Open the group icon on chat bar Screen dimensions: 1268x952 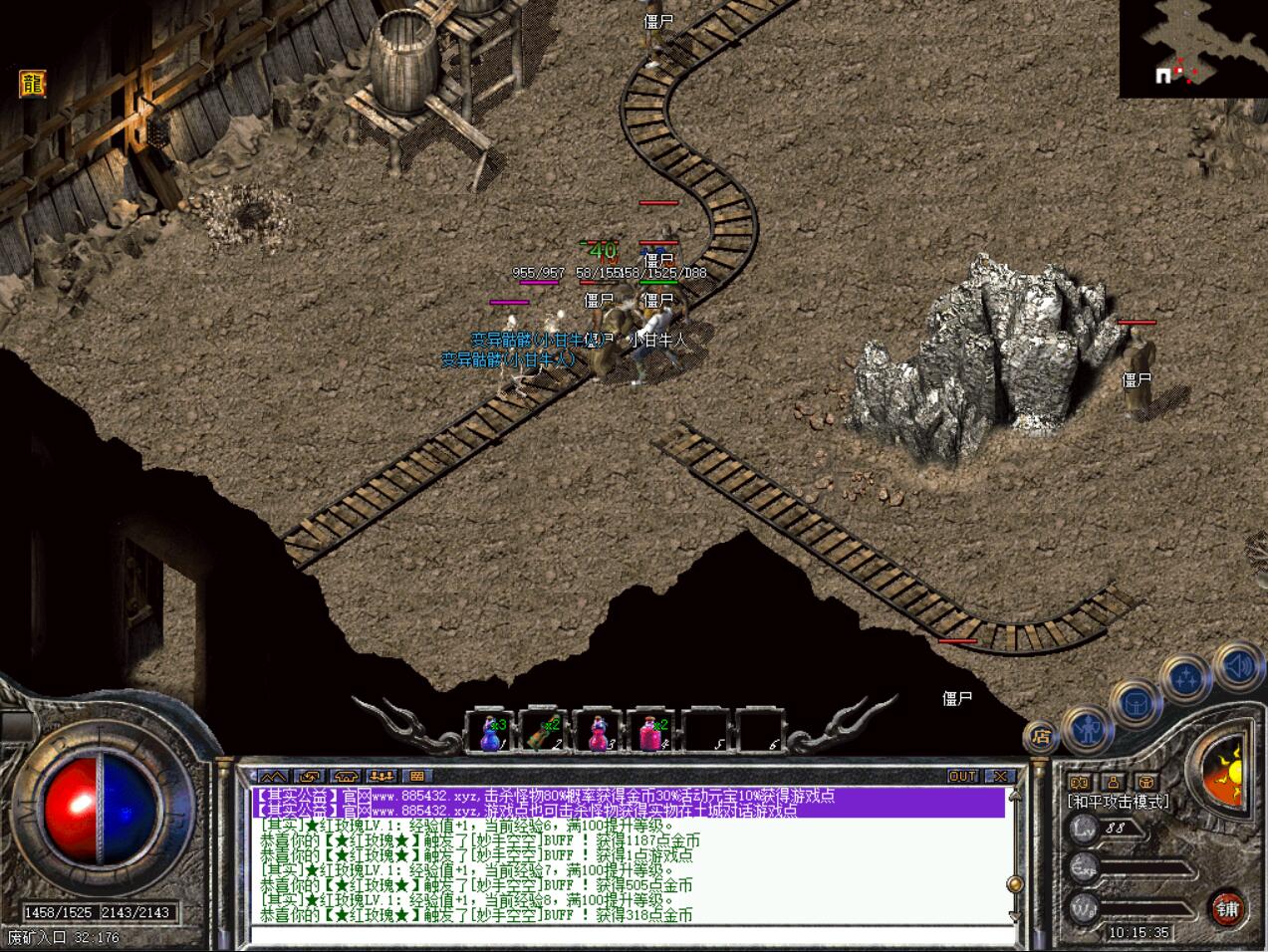pyautogui.click(x=381, y=776)
